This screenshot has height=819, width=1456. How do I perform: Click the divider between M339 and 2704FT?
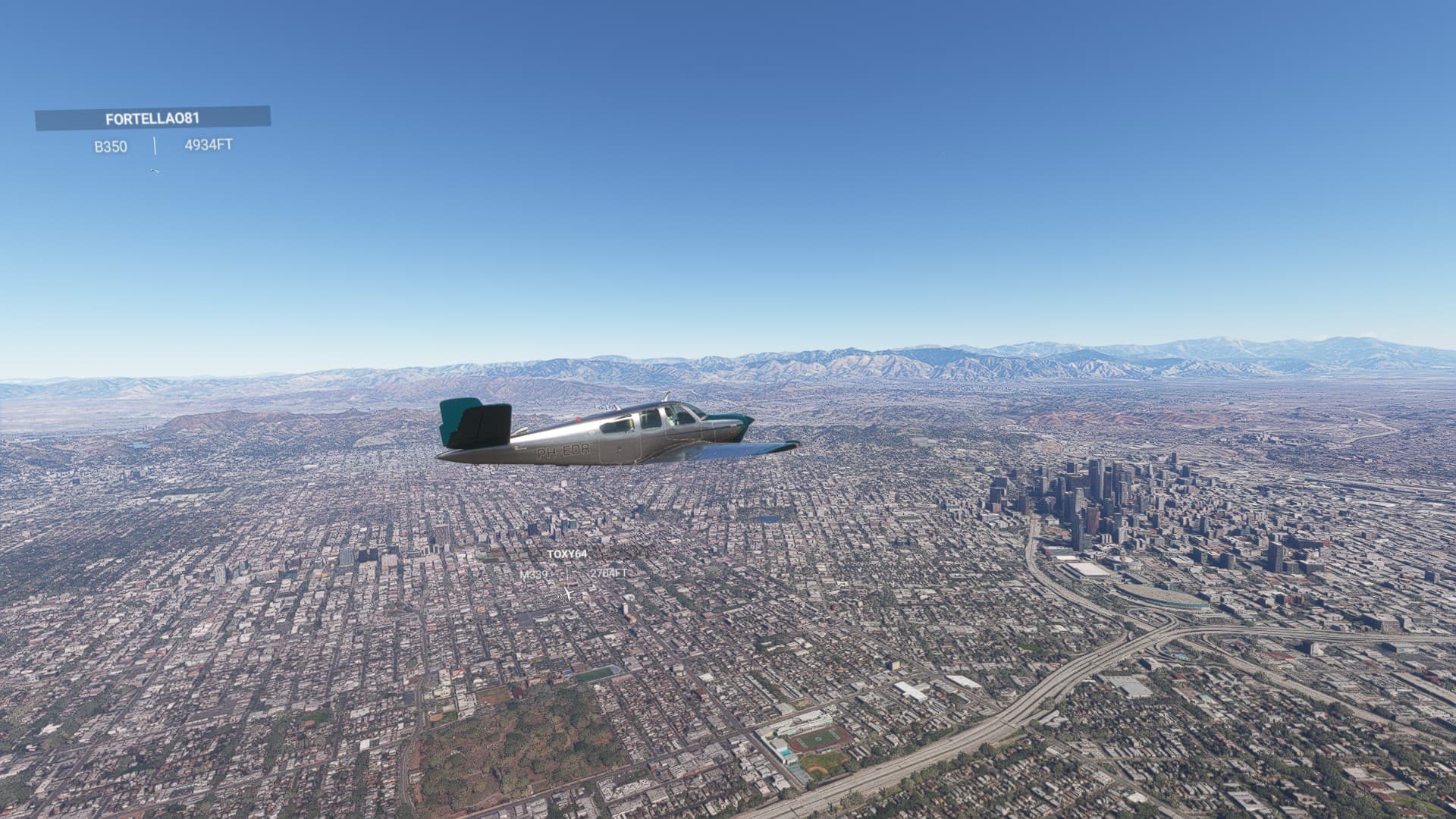567,574
